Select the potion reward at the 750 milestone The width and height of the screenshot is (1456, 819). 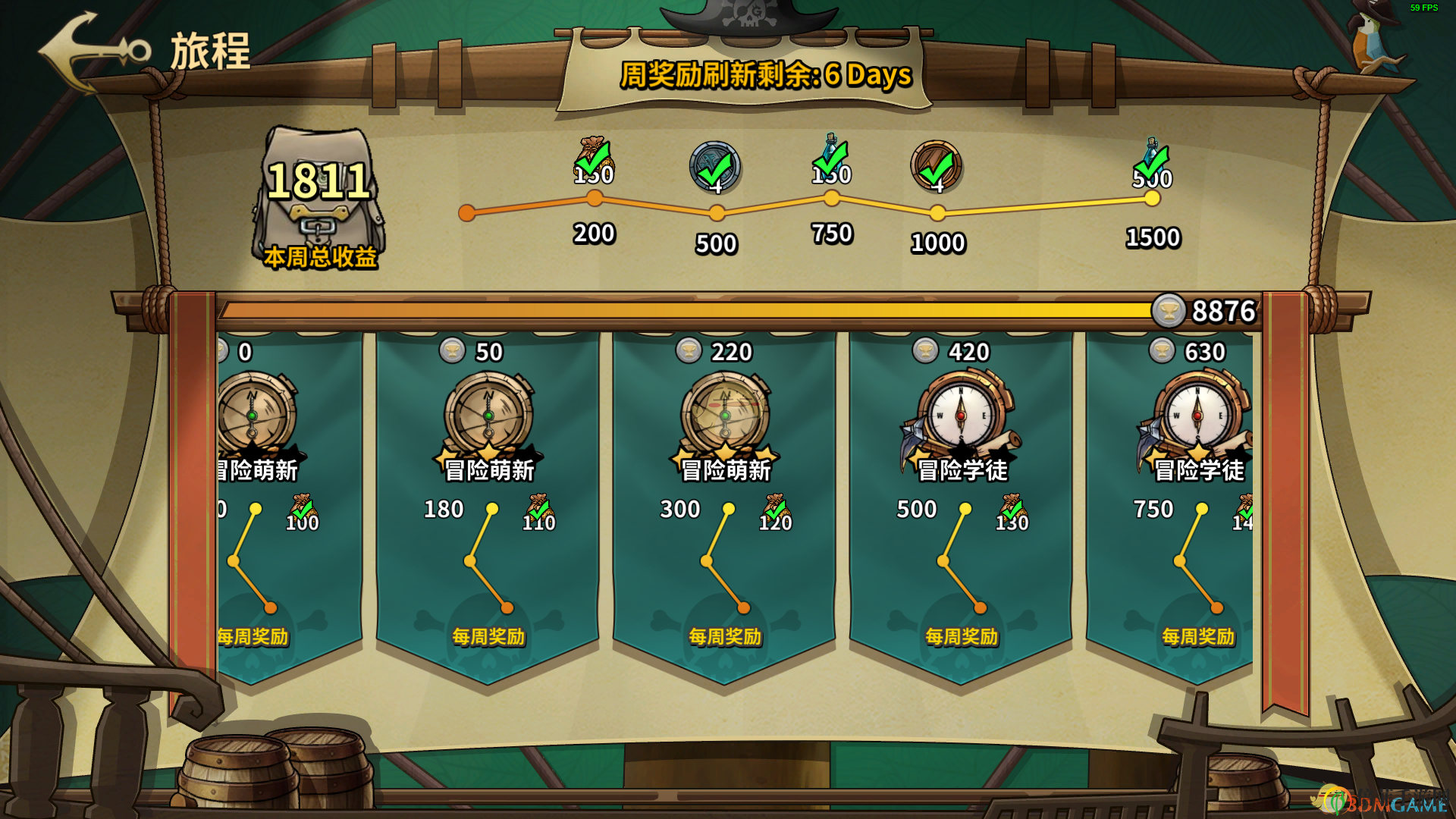click(x=831, y=159)
